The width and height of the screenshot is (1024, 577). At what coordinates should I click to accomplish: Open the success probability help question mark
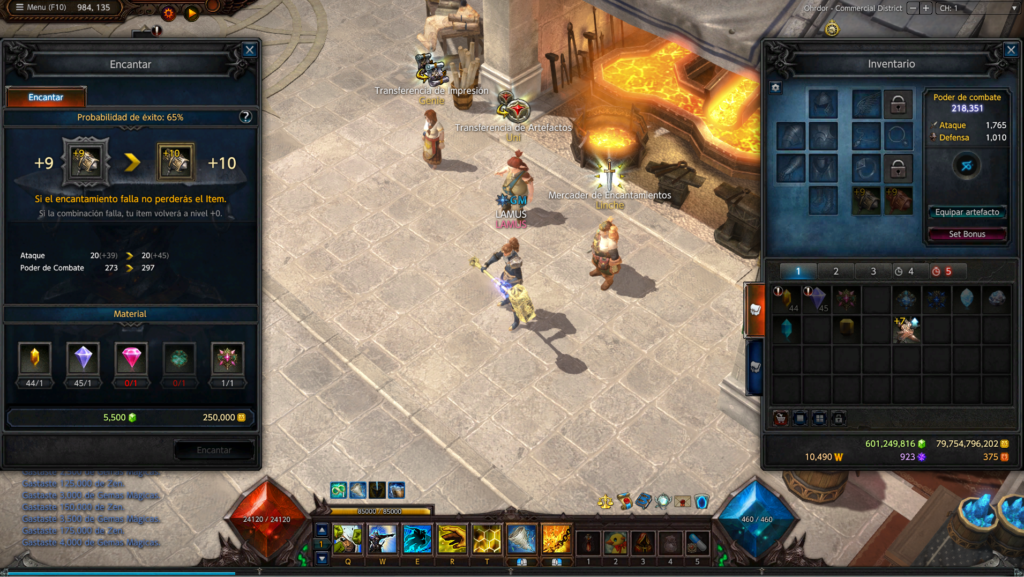pos(245,117)
